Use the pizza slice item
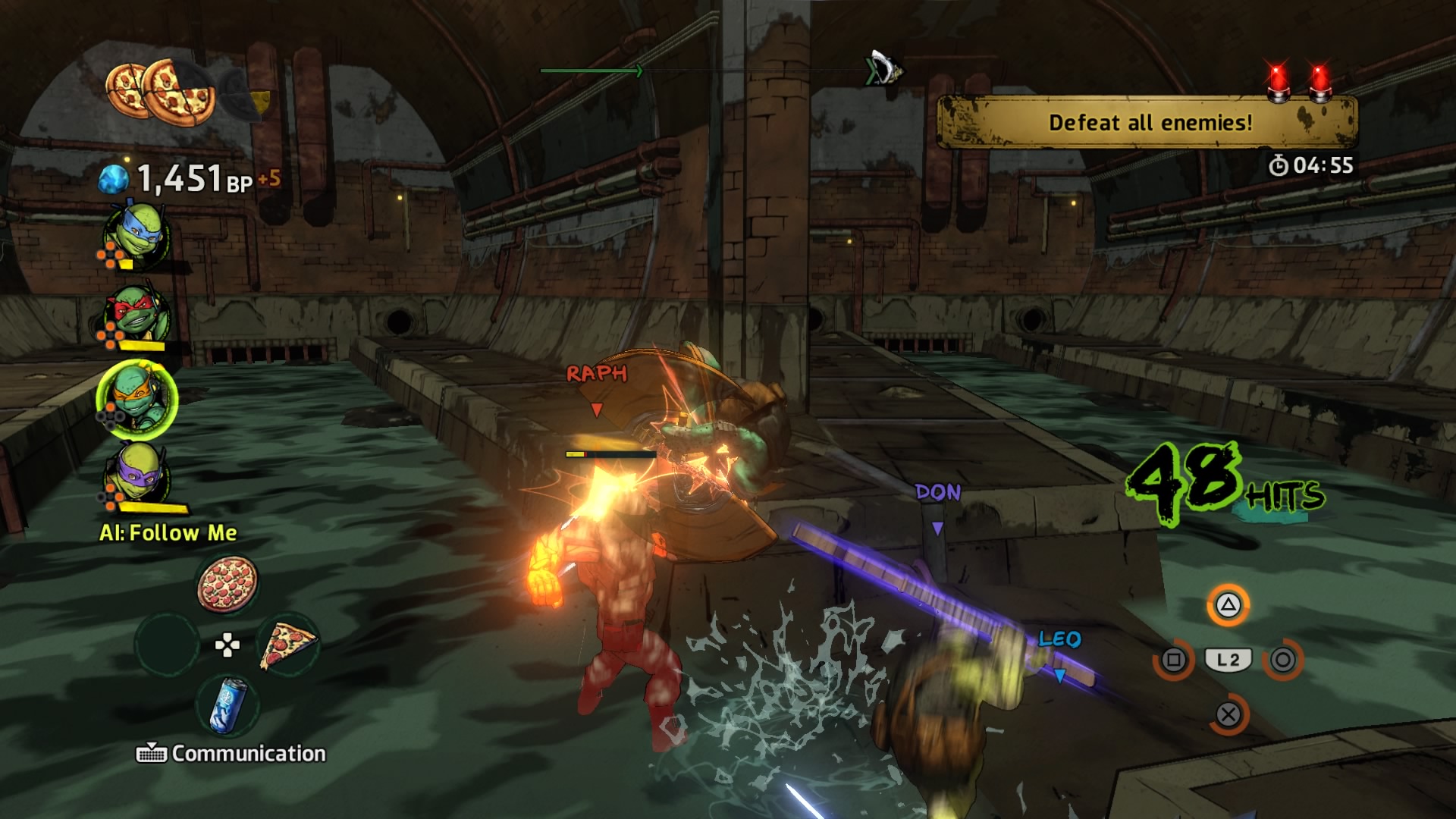This screenshot has height=819, width=1456. [x=287, y=645]
